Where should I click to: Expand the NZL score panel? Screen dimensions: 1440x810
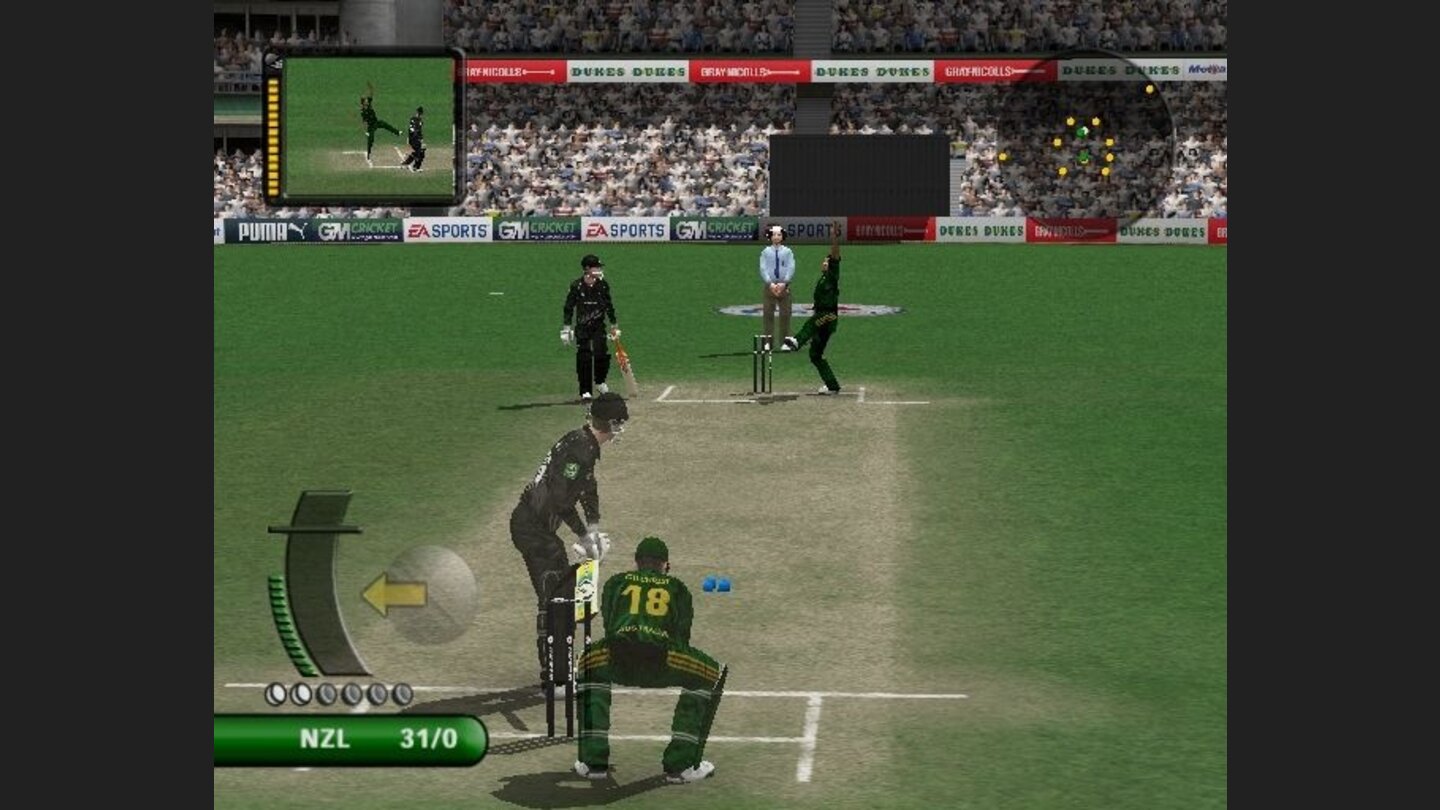click(x=350, y=740)
